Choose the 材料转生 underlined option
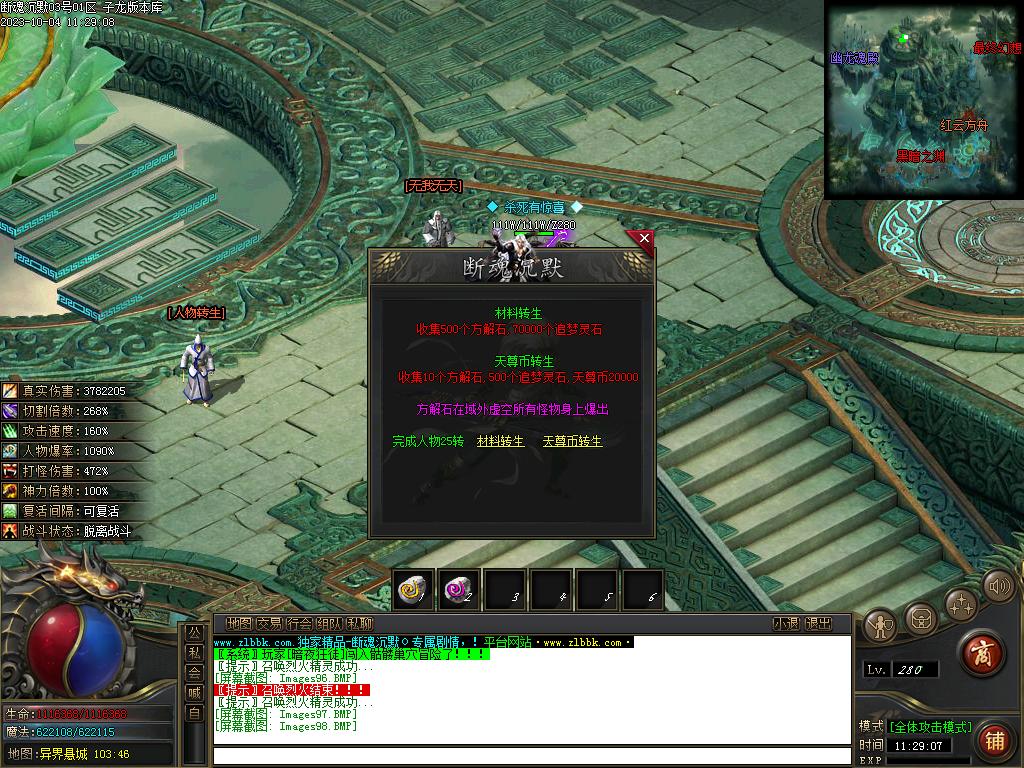This screenshot has height=768, width=1024. [500, 441]
